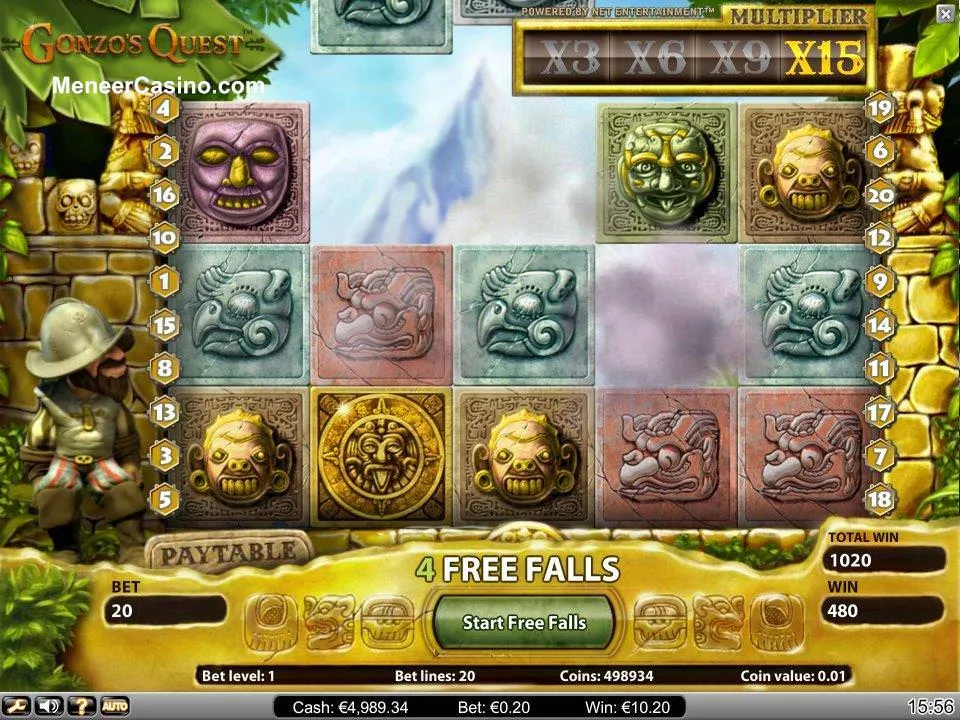960x720 pixels.
Task: Select bet line number 8 marker
Action: [x=164, y=368]
